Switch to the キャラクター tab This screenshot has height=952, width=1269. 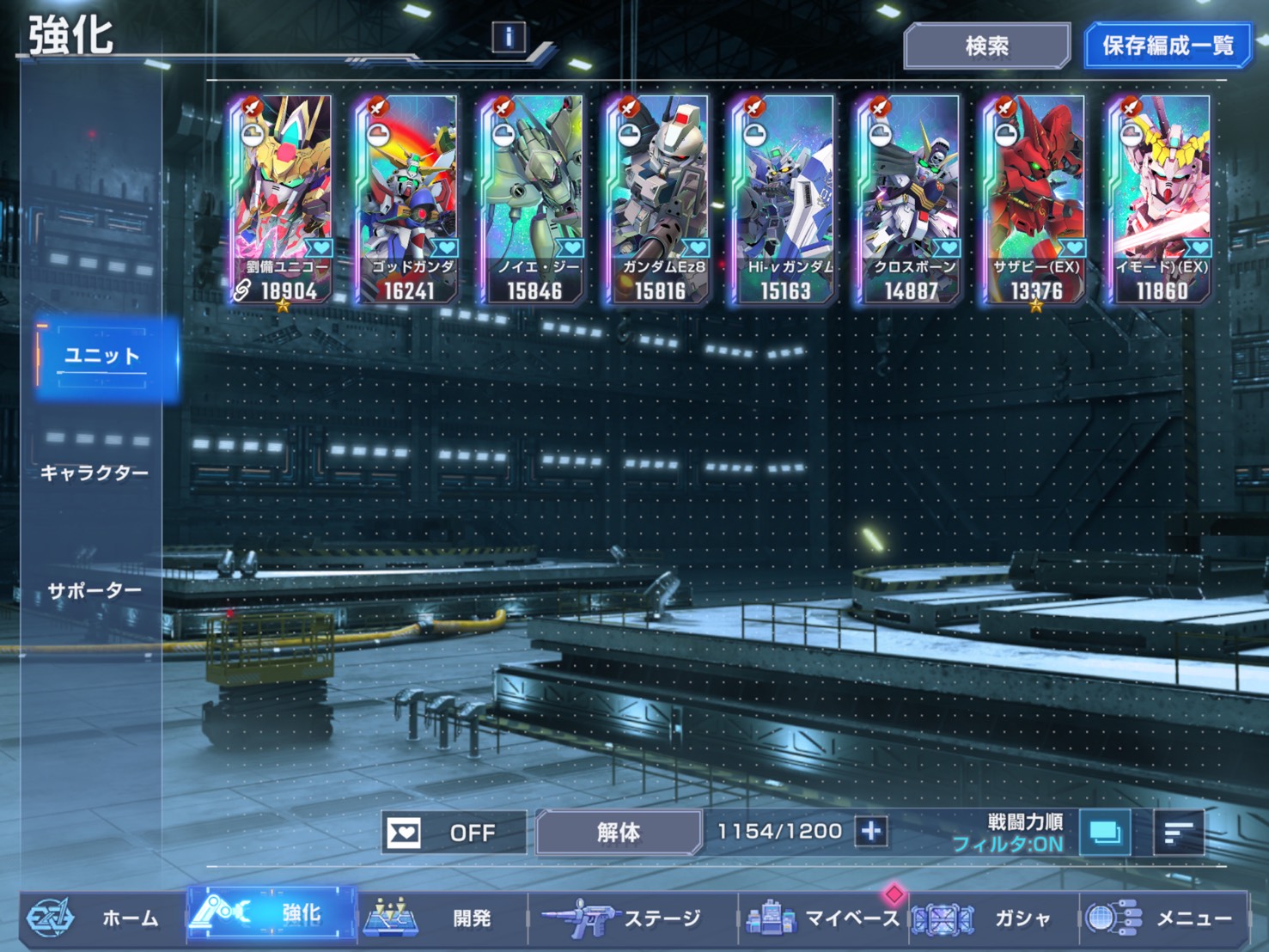point(95,473)
